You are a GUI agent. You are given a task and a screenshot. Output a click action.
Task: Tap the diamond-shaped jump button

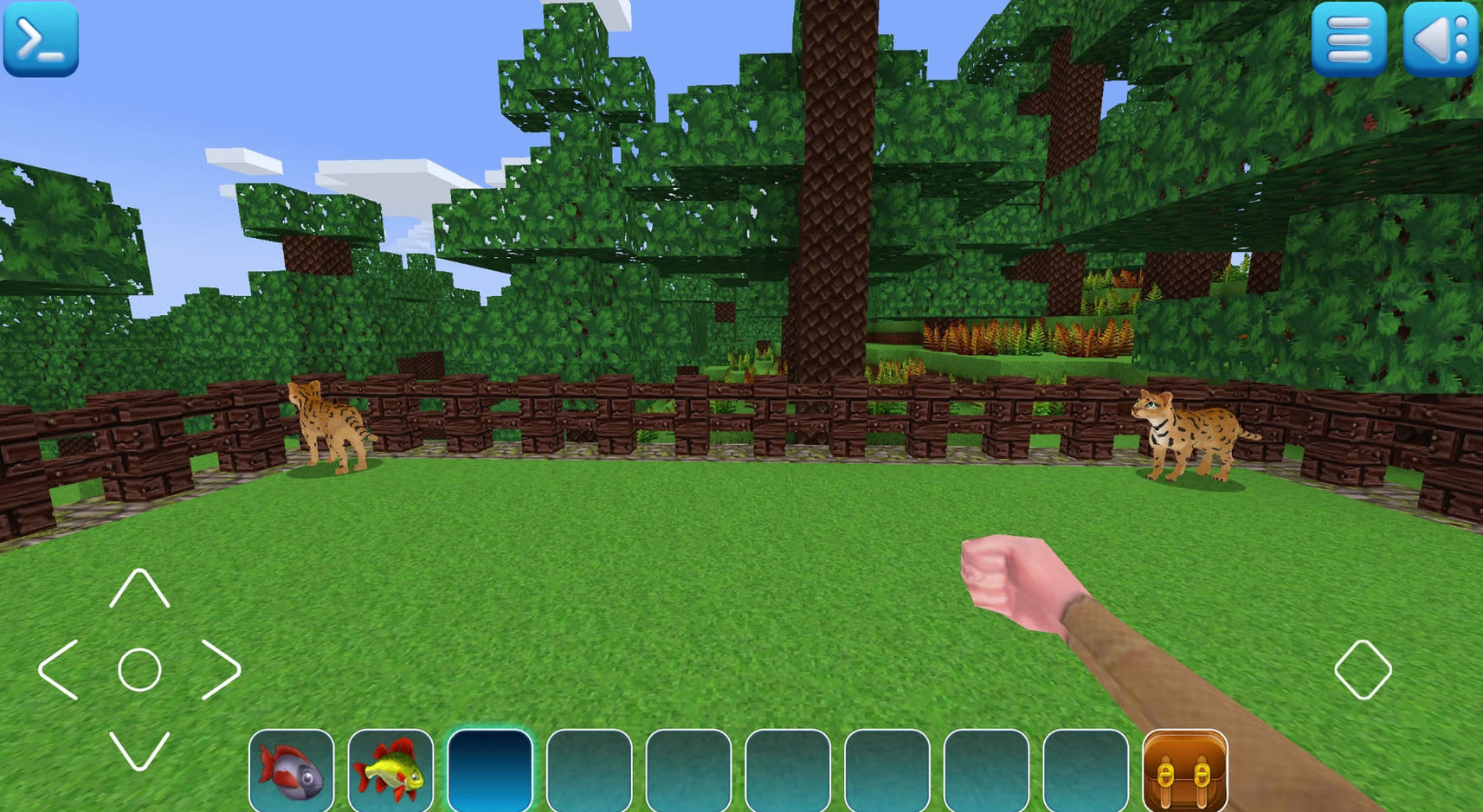tap(1363, 669)
